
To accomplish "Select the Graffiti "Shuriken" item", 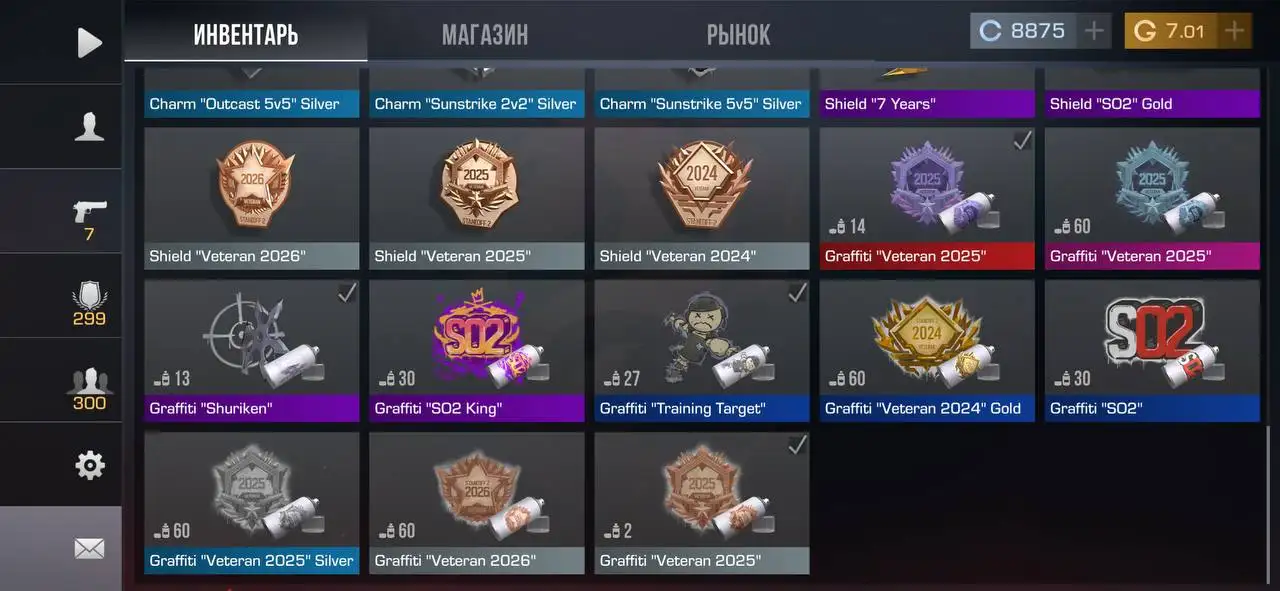I will [x=251, y=350].
